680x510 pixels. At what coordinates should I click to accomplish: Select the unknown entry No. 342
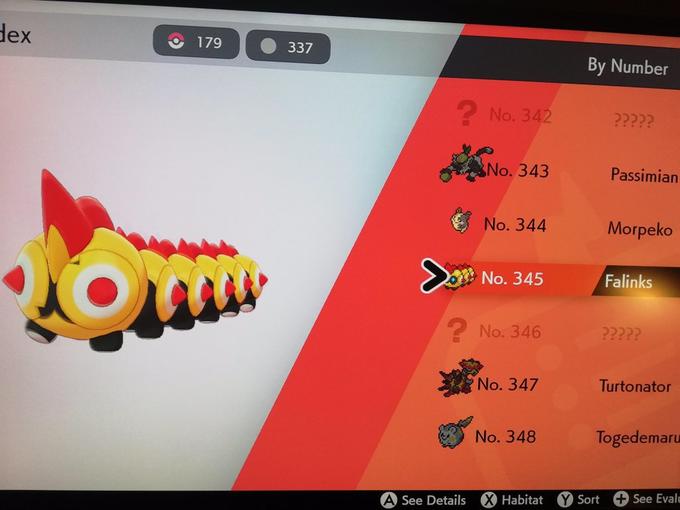pyautogui.click(x=560, y=117)
